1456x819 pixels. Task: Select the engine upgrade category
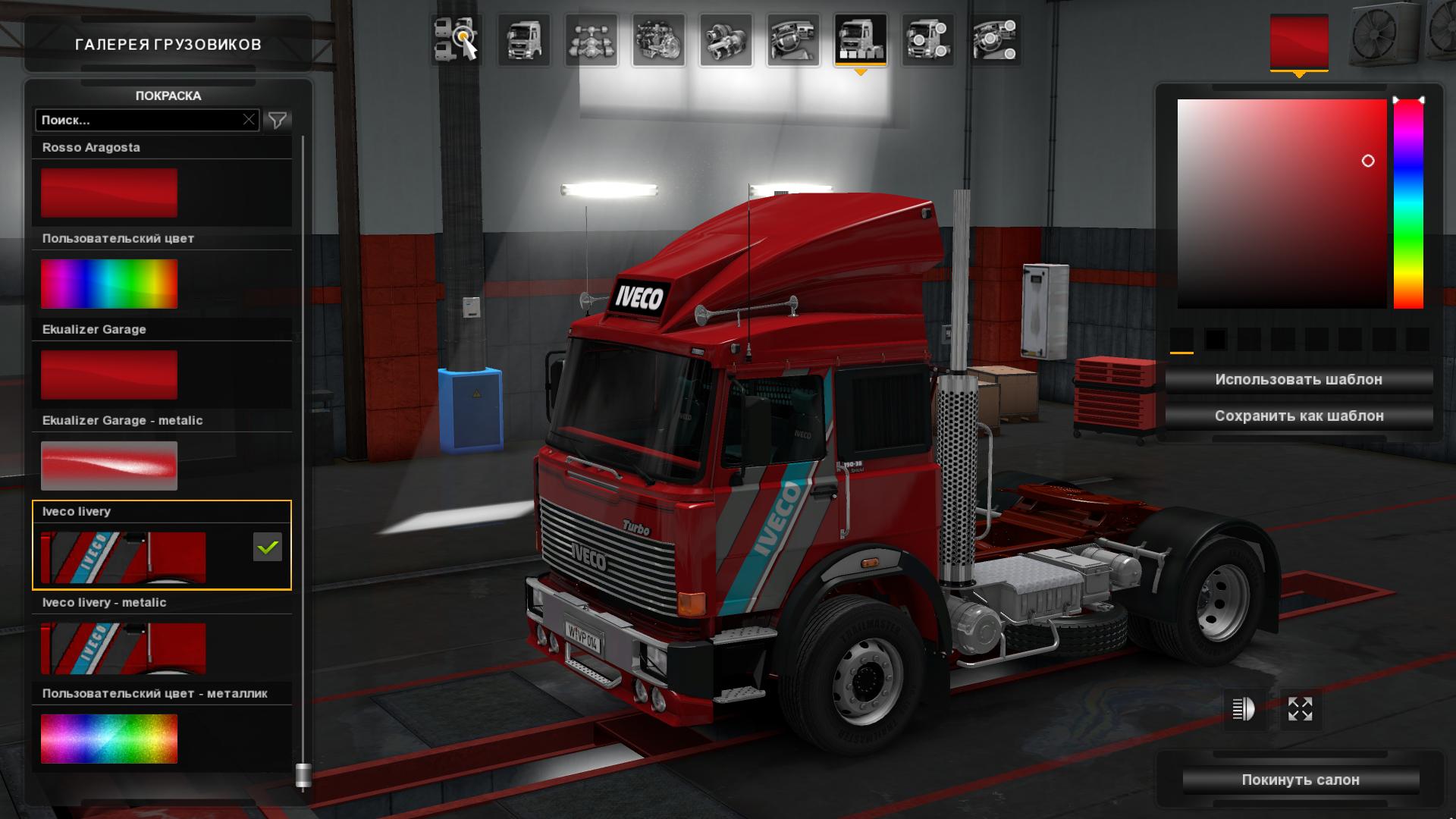tap(658, 40)
